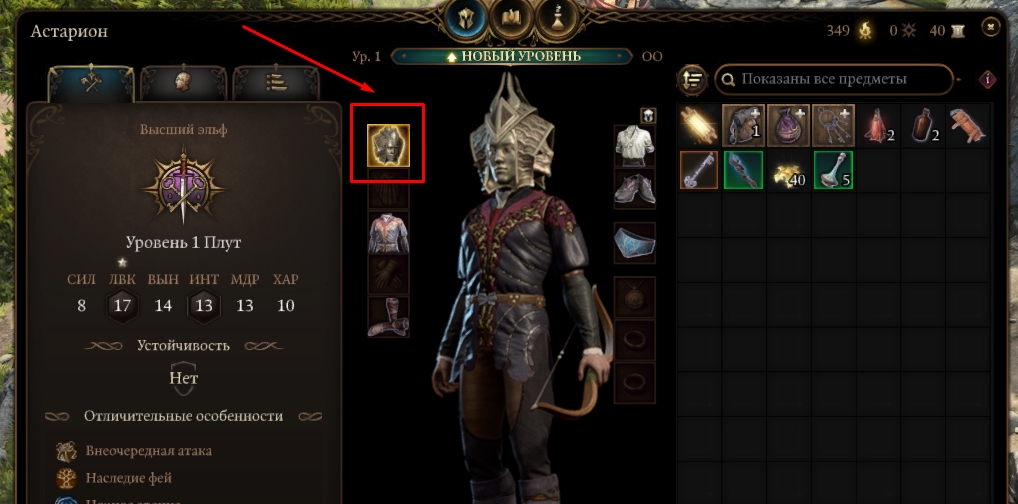Screen dimensions: 1018x504
Task: Switch to the list details tab
Action: 274,83
